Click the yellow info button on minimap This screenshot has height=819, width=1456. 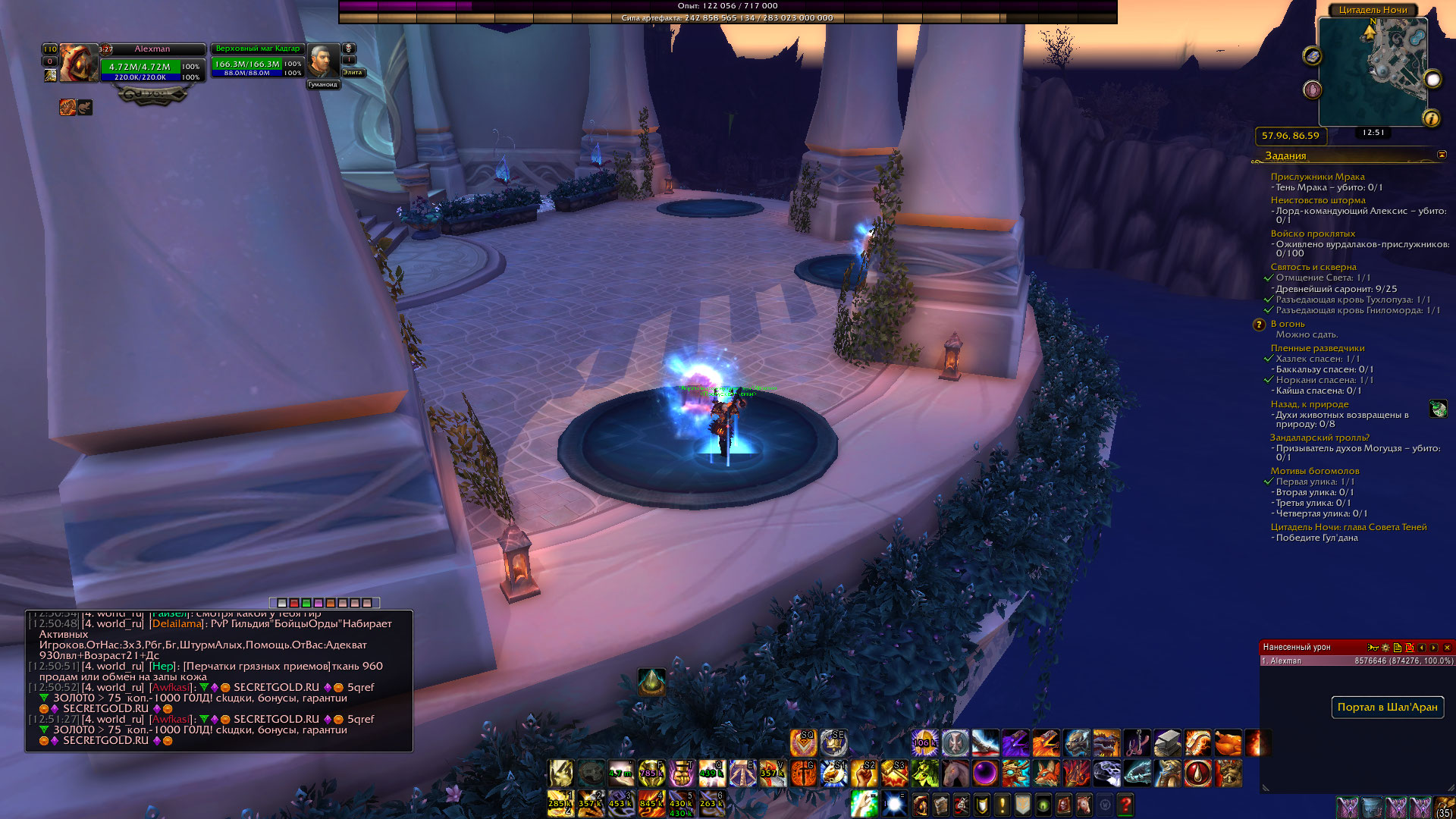click(x=1431, y=118)
